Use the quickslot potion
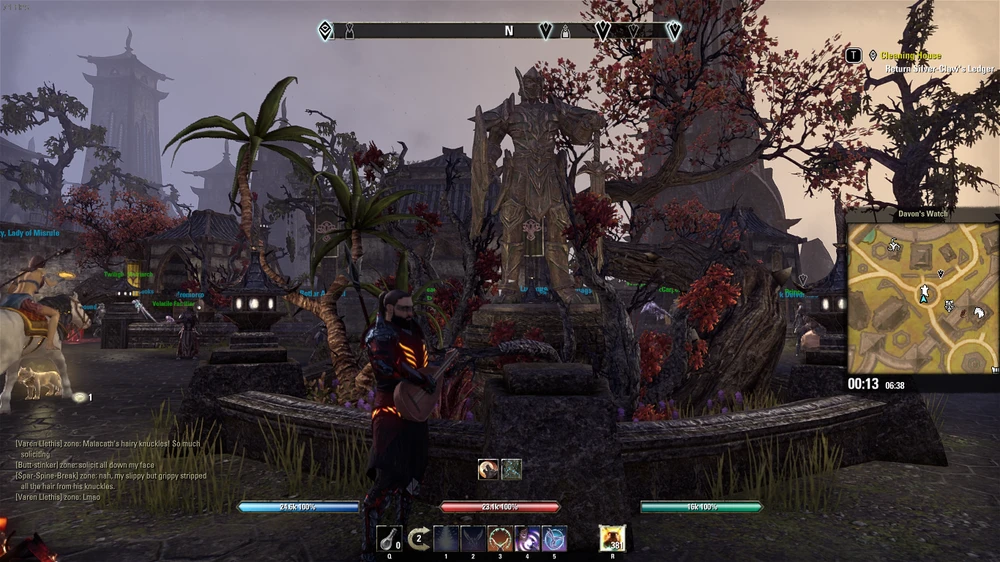1000x562 pixels. pyautogui.click(x=388, y=538)
